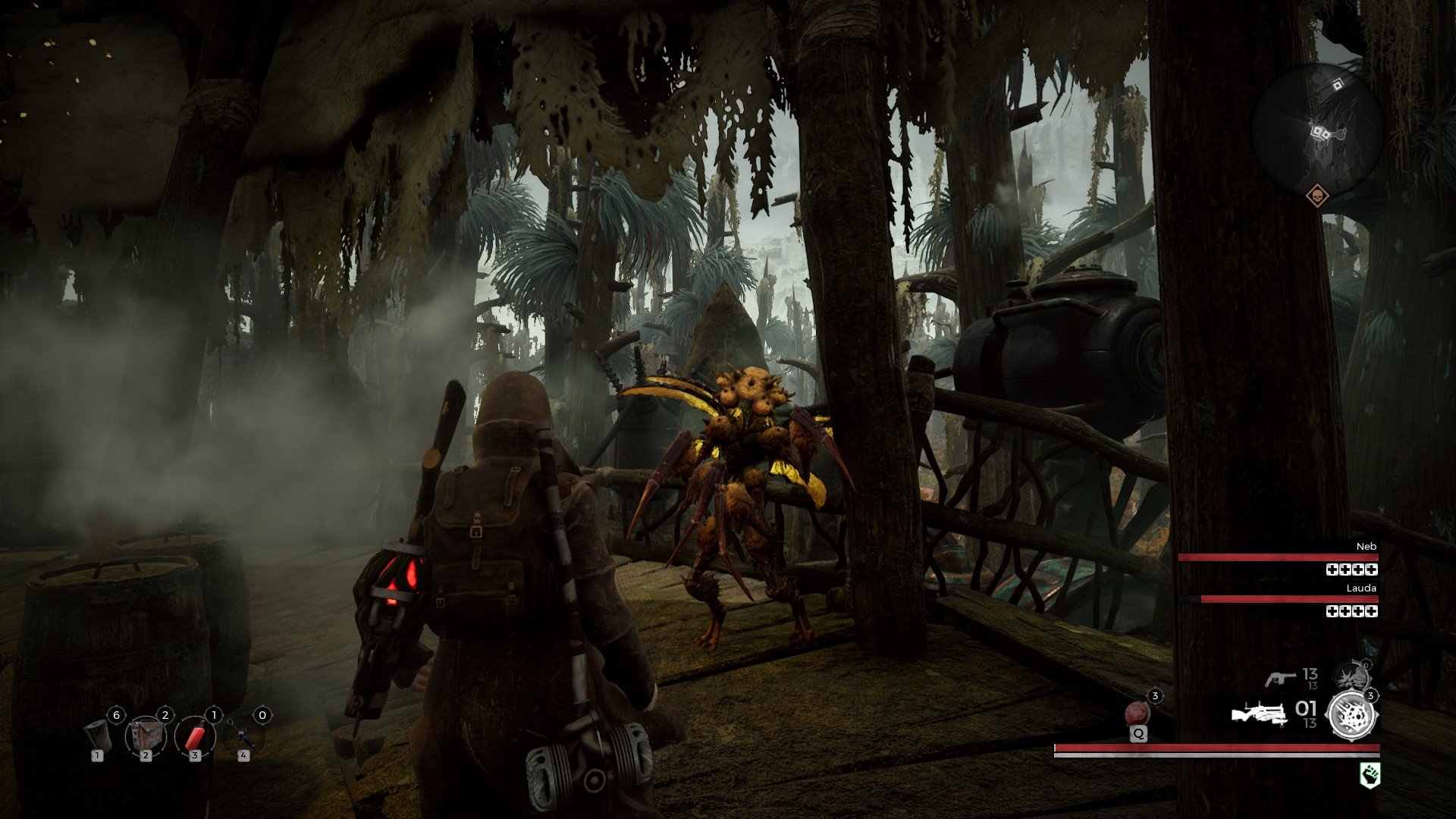This screenshot has height=819, width=1456.
Task: Click the ammo box in equipment slot 2
Action: pyautogui.click(x=147, y=736)
